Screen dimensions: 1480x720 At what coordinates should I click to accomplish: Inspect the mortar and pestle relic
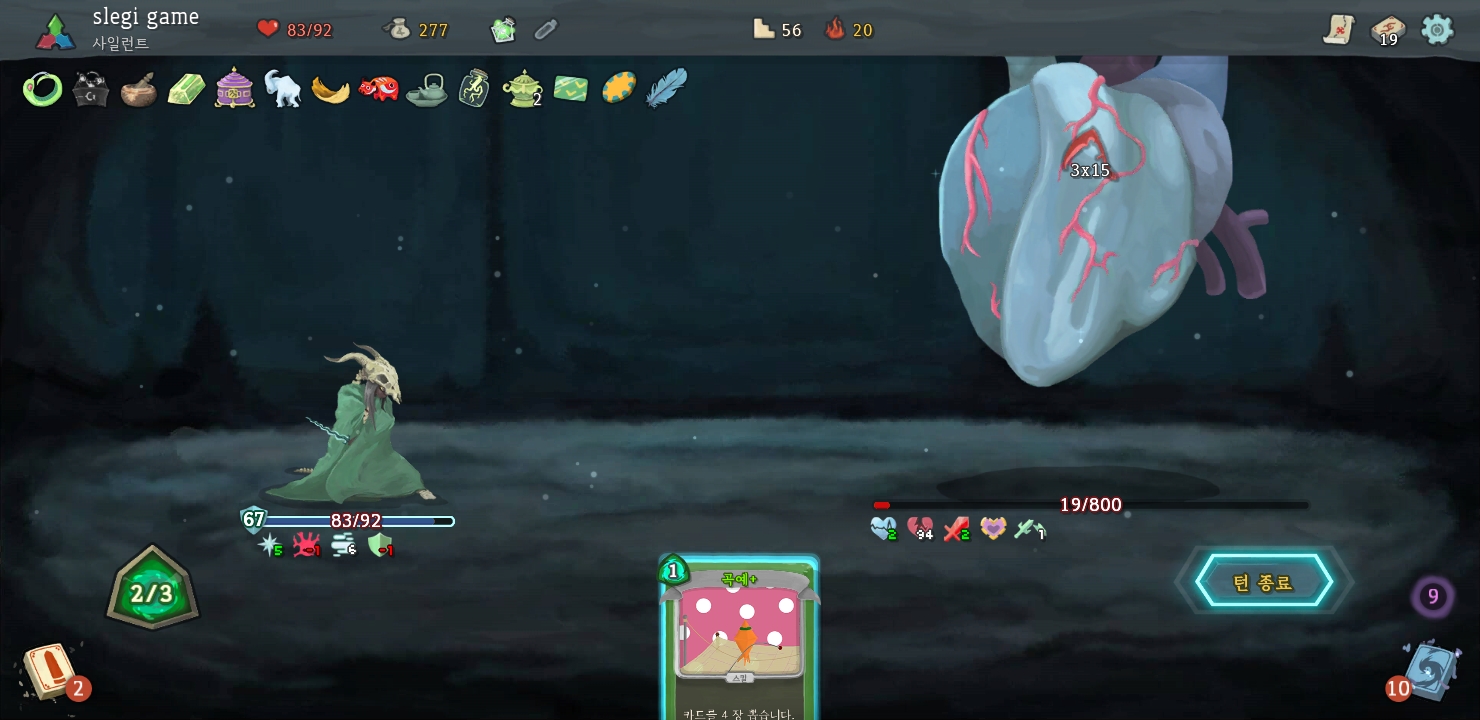point(138,90)
